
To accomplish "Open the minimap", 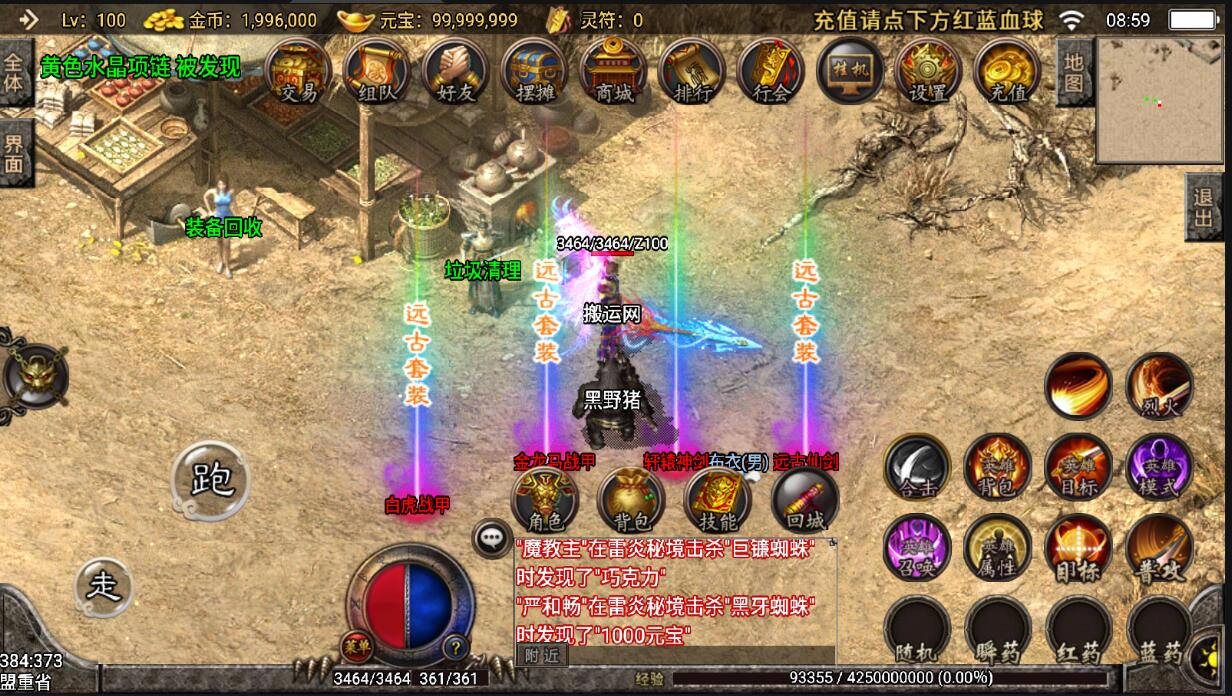I will [x=1160, y=100].
